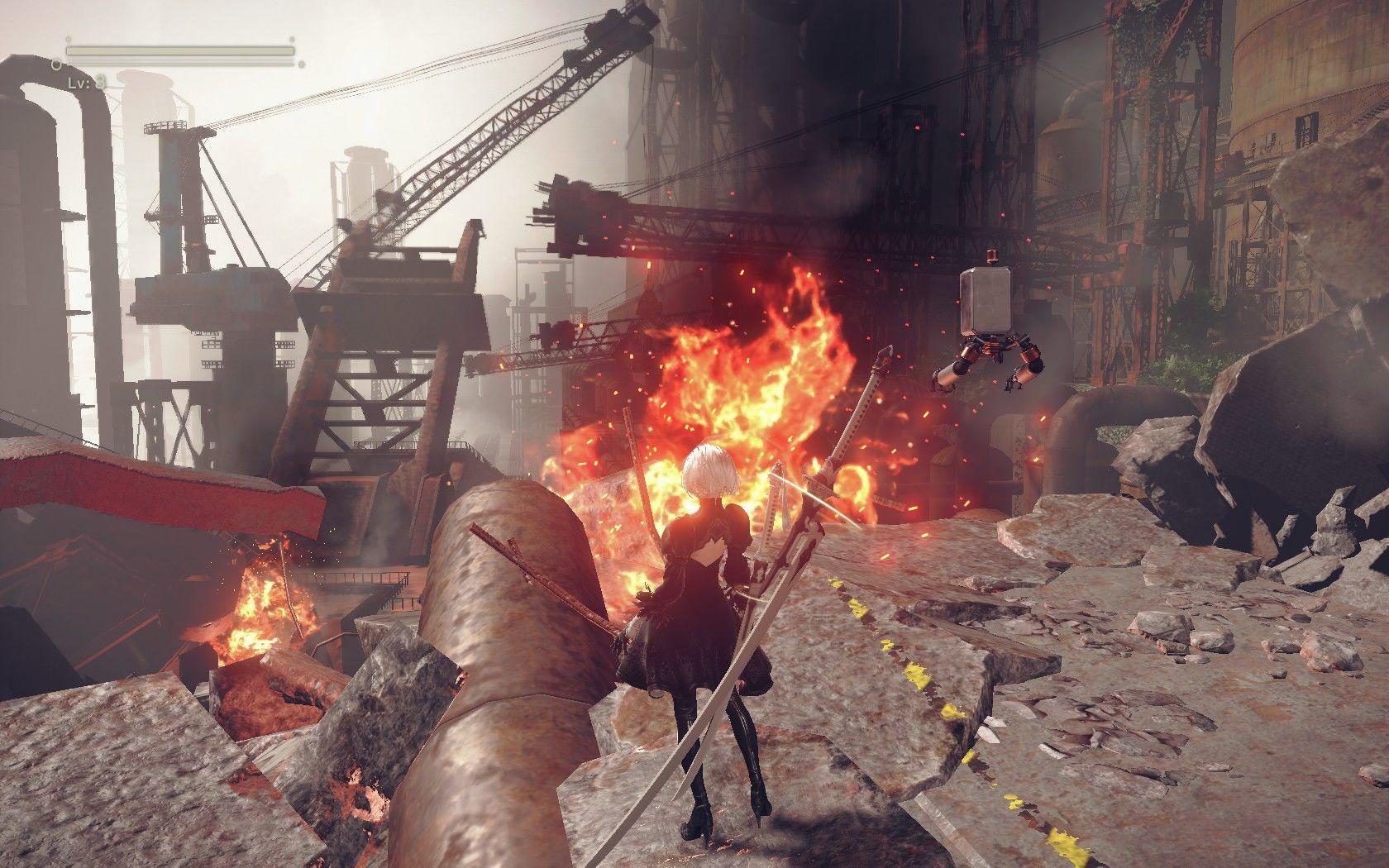Toggle the small circle beside the HP bar

tap(56, 63)
